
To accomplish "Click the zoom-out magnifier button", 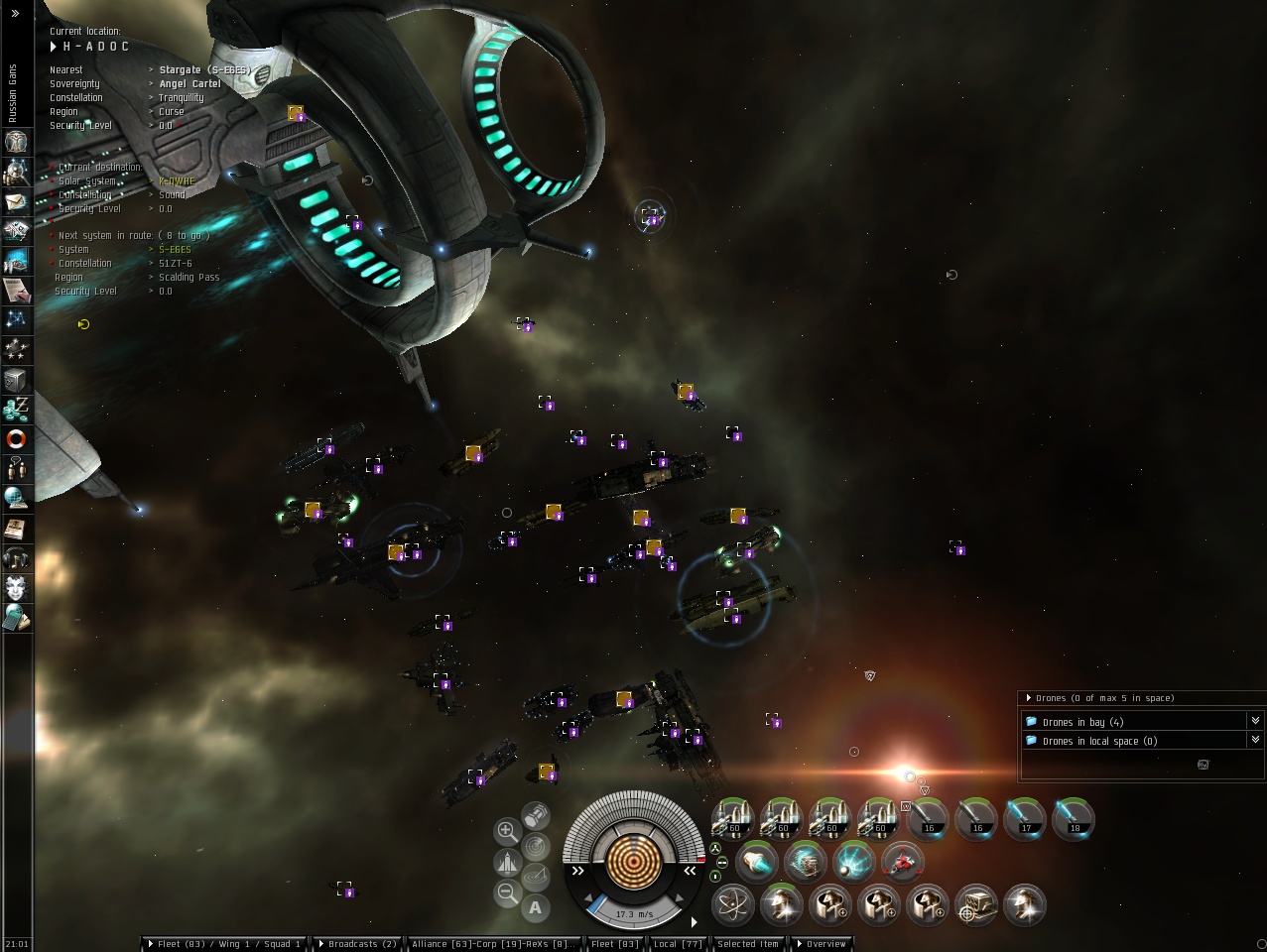I will (x=507, y=892).
